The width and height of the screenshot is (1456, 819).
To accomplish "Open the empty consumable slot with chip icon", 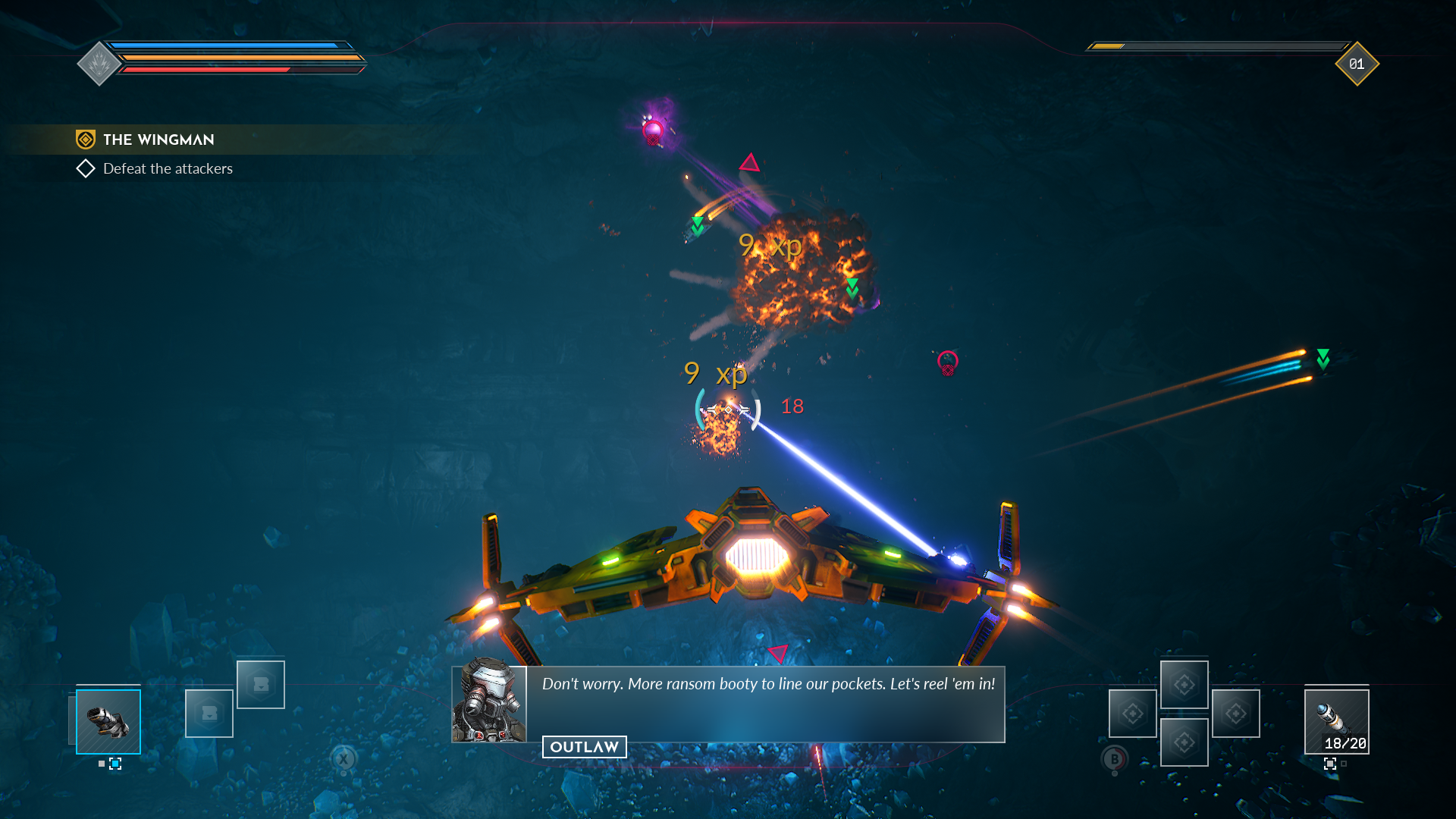I will pos(209,714).
